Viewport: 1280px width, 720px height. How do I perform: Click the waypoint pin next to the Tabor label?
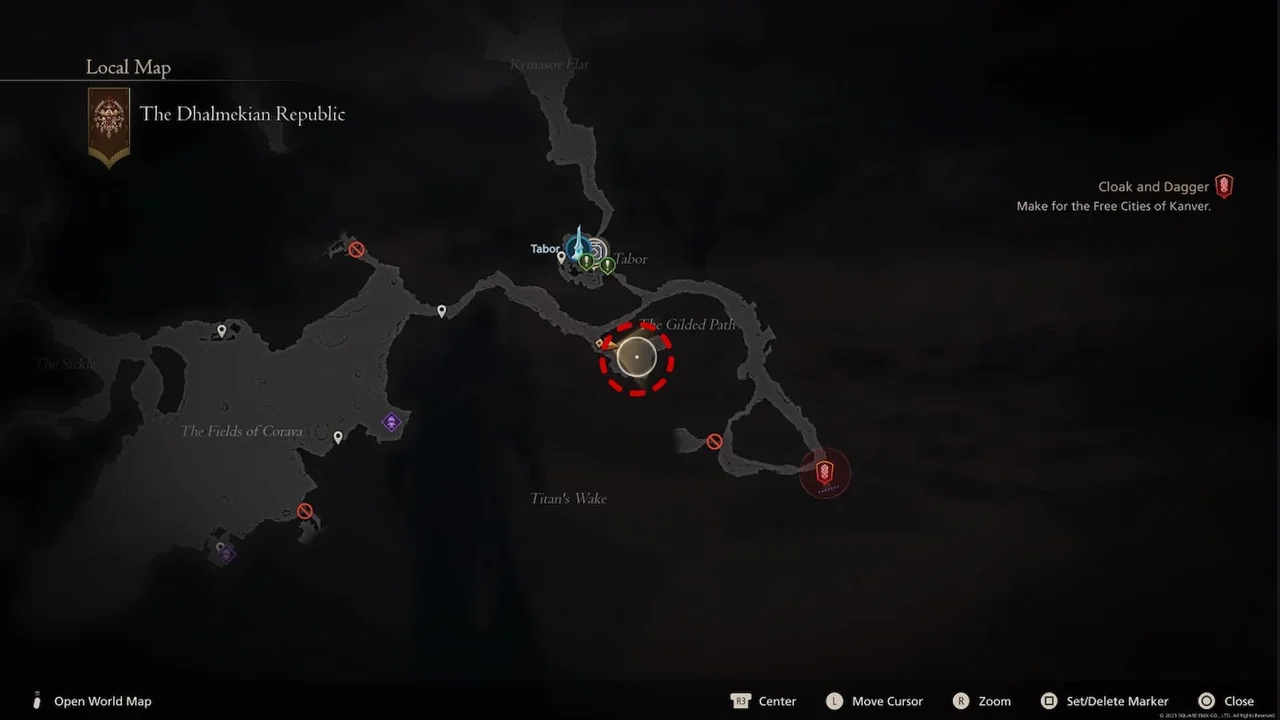point(561,258)
